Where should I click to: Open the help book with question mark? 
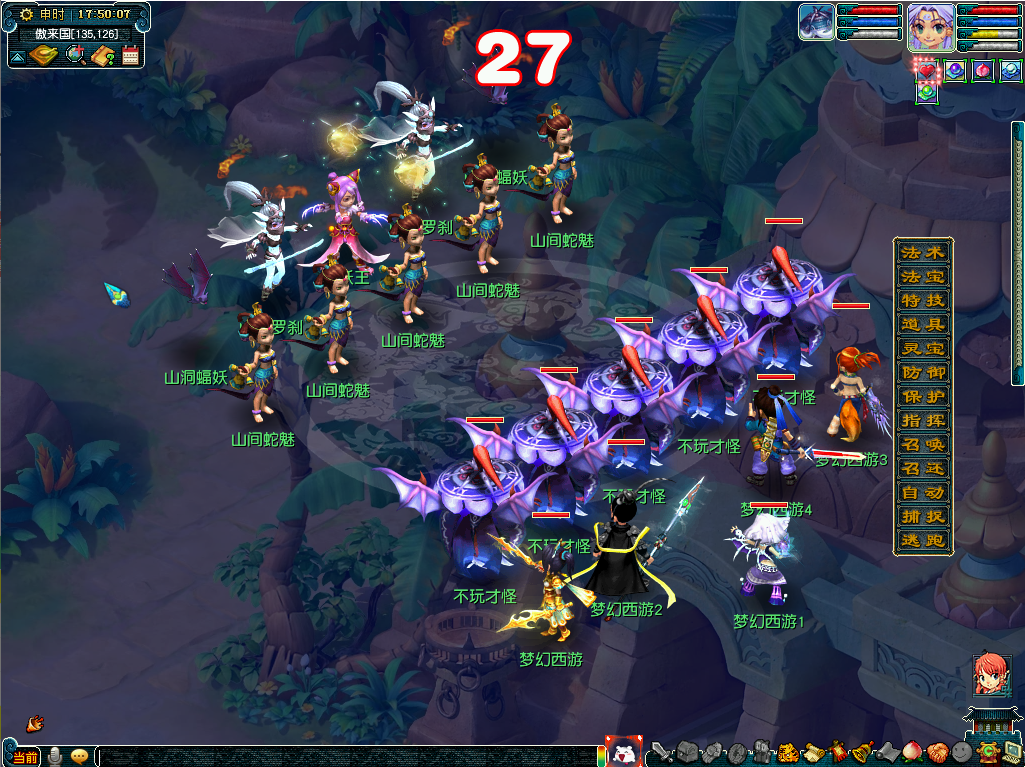[103, 55]
